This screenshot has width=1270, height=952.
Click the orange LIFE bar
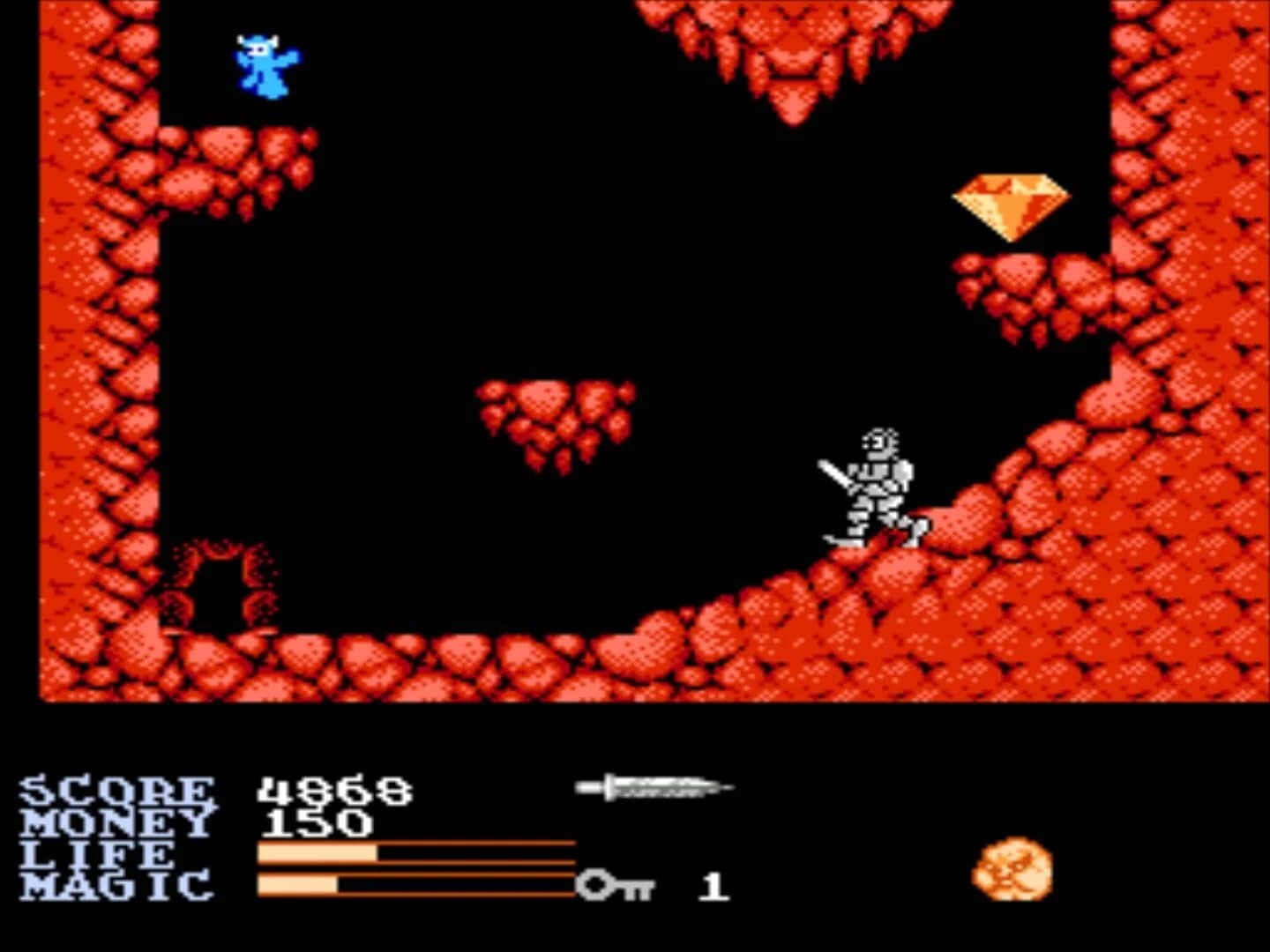click(317, 852)
